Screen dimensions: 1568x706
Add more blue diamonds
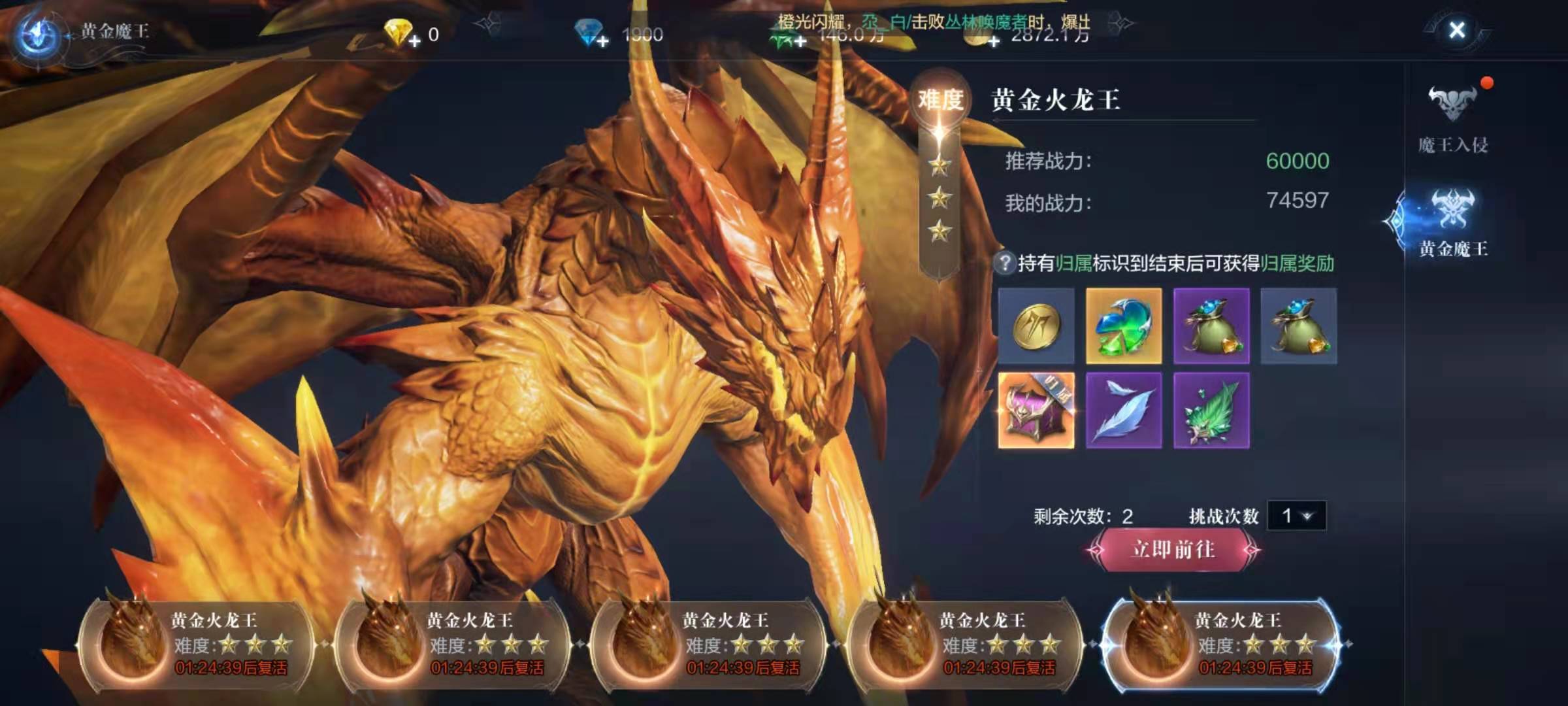(602, 41)
